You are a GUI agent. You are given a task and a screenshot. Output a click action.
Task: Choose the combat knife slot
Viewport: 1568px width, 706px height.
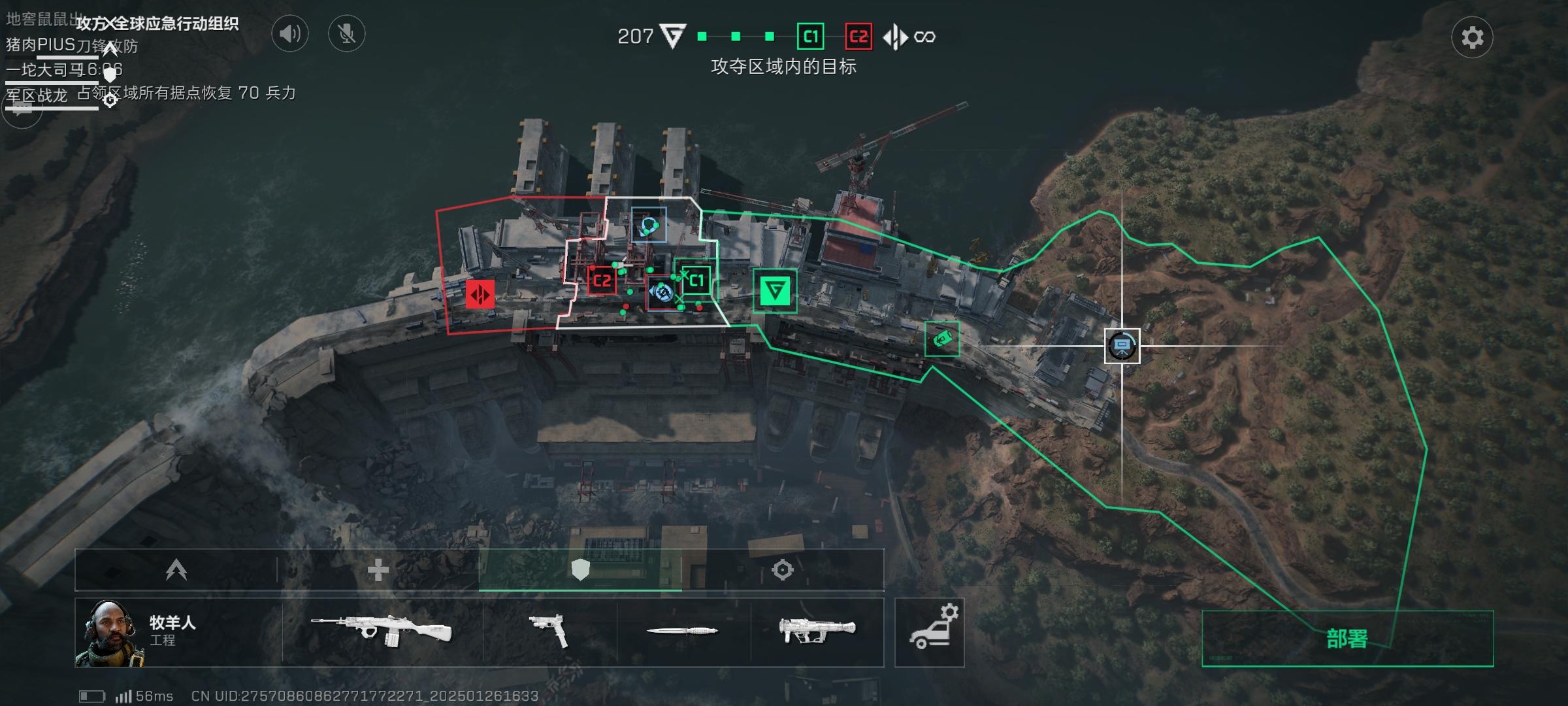coord(683,631)
